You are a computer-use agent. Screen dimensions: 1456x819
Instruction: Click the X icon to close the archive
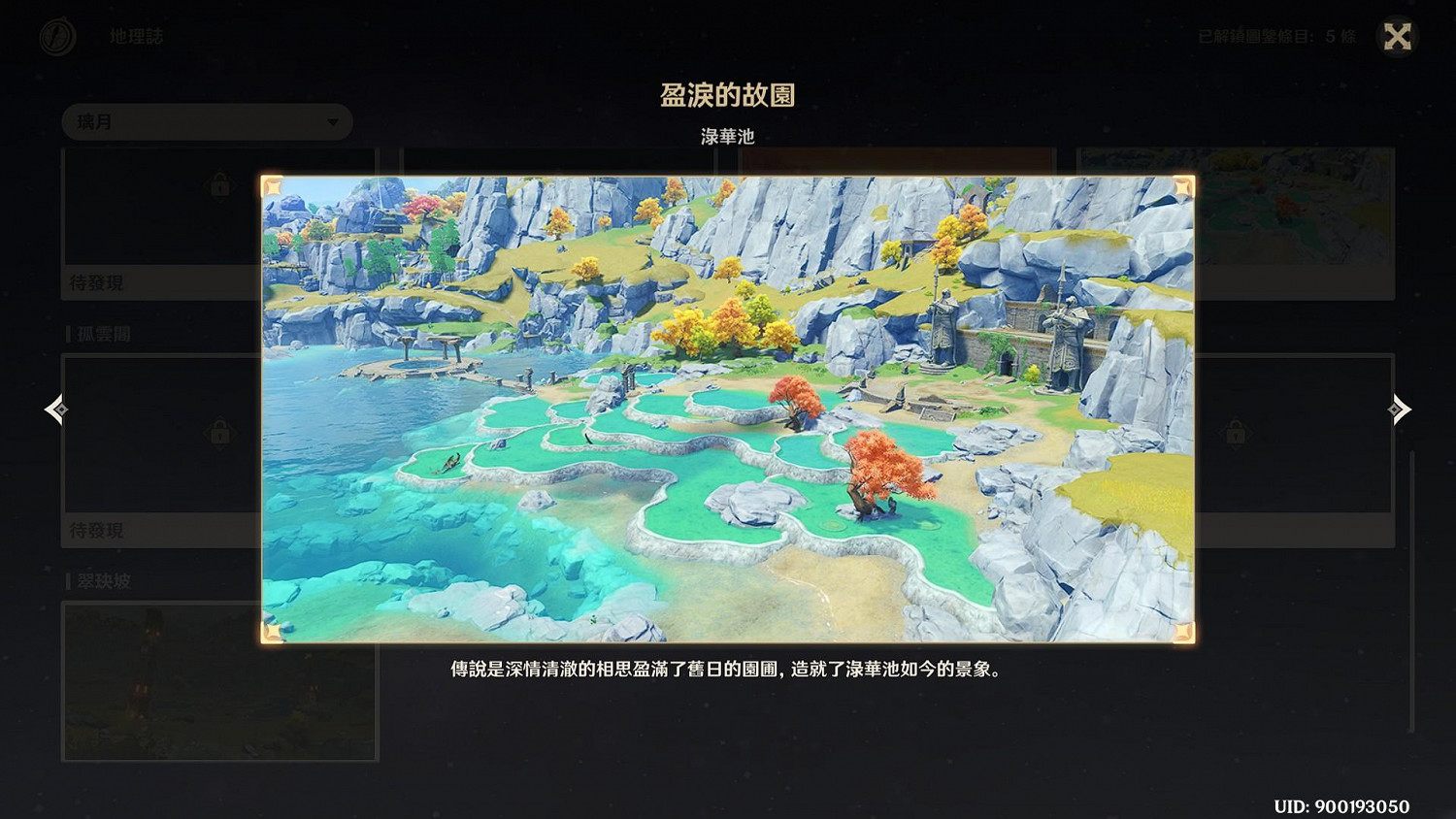coord(1398,35)
